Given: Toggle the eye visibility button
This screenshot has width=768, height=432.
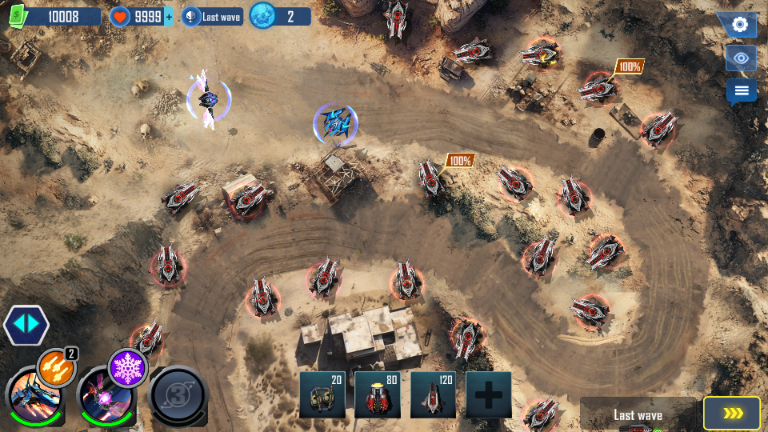Looking at the screenshot, I should pyautogui.click(x=740, y=58).
